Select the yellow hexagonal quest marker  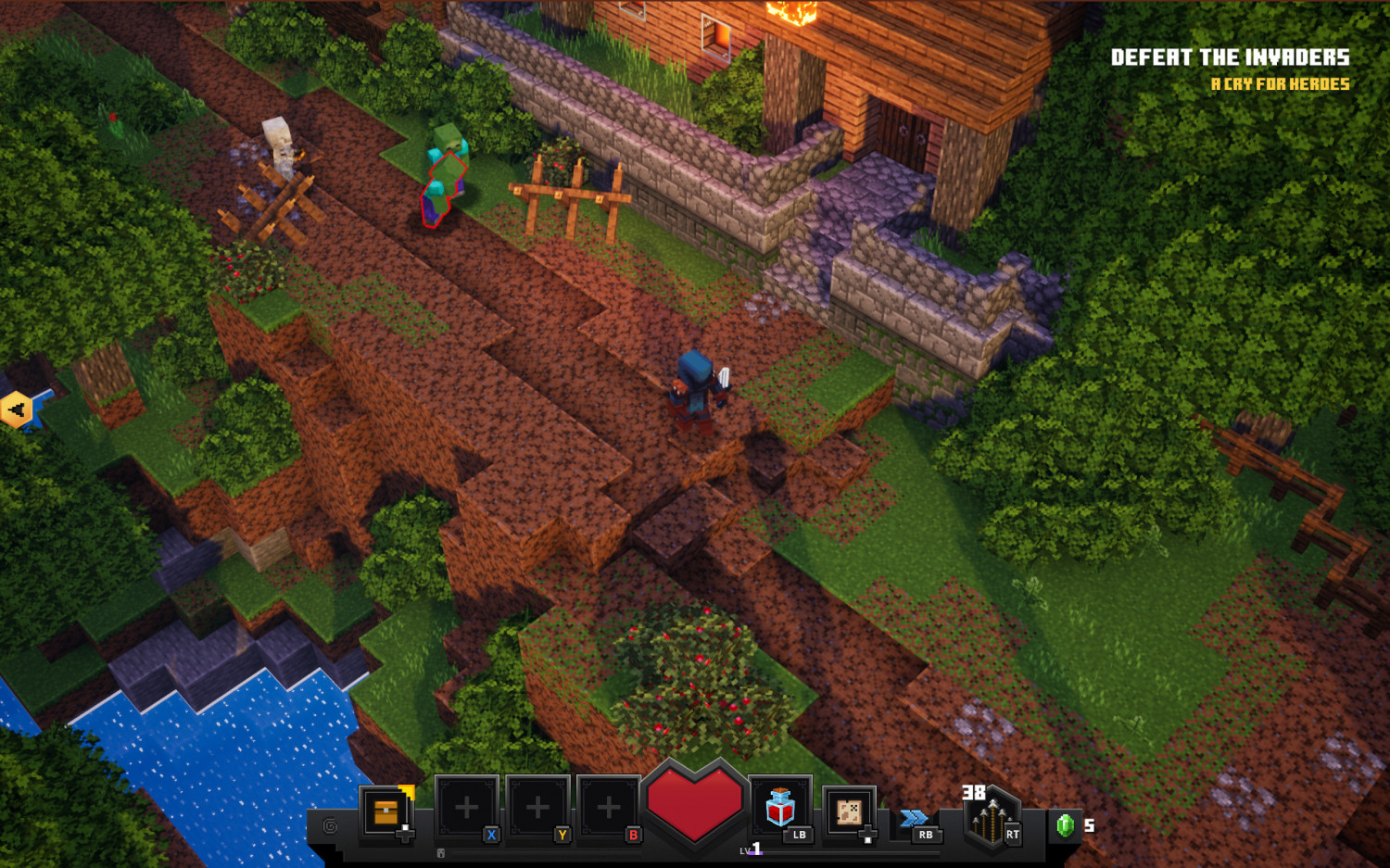(17, 406)
